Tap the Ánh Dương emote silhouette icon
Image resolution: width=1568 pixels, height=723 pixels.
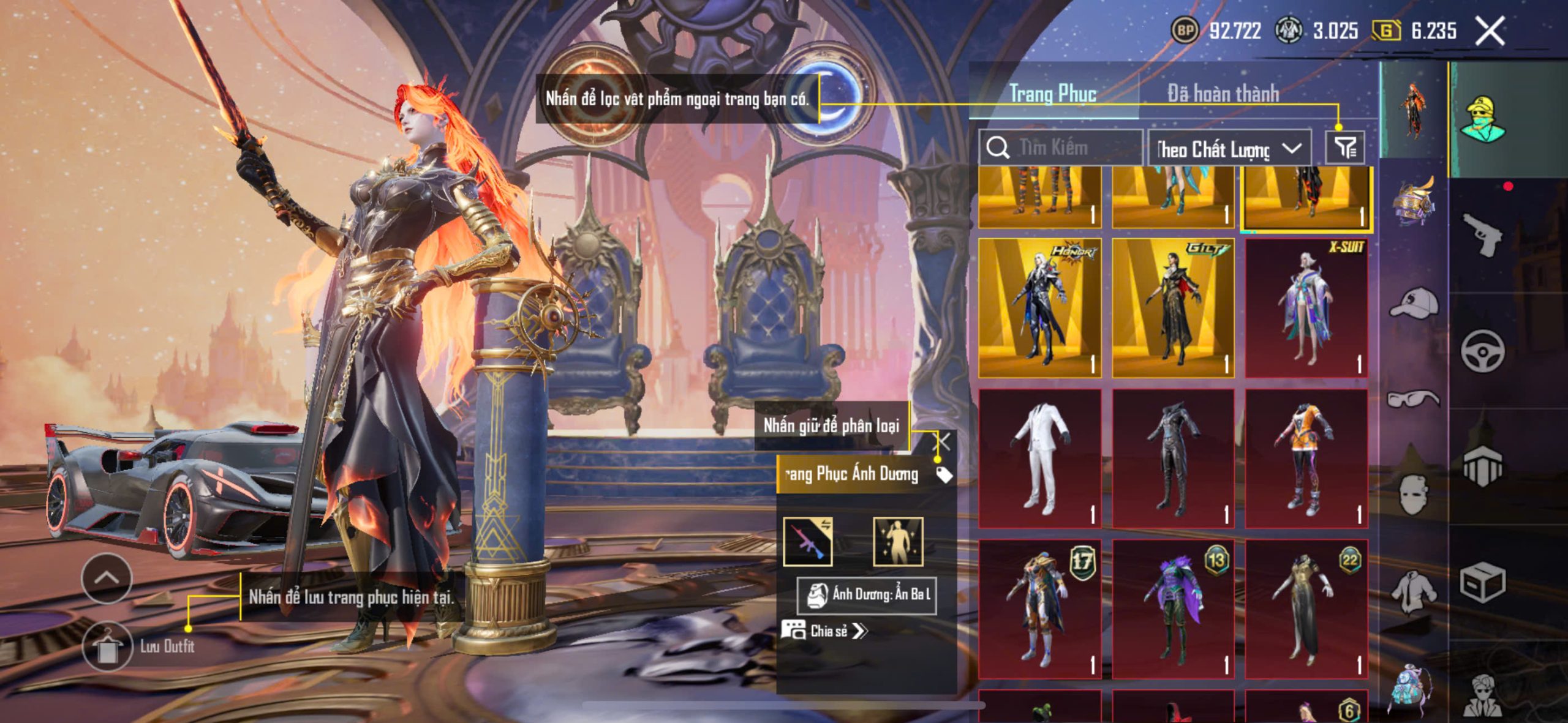[x=897, y=541]
